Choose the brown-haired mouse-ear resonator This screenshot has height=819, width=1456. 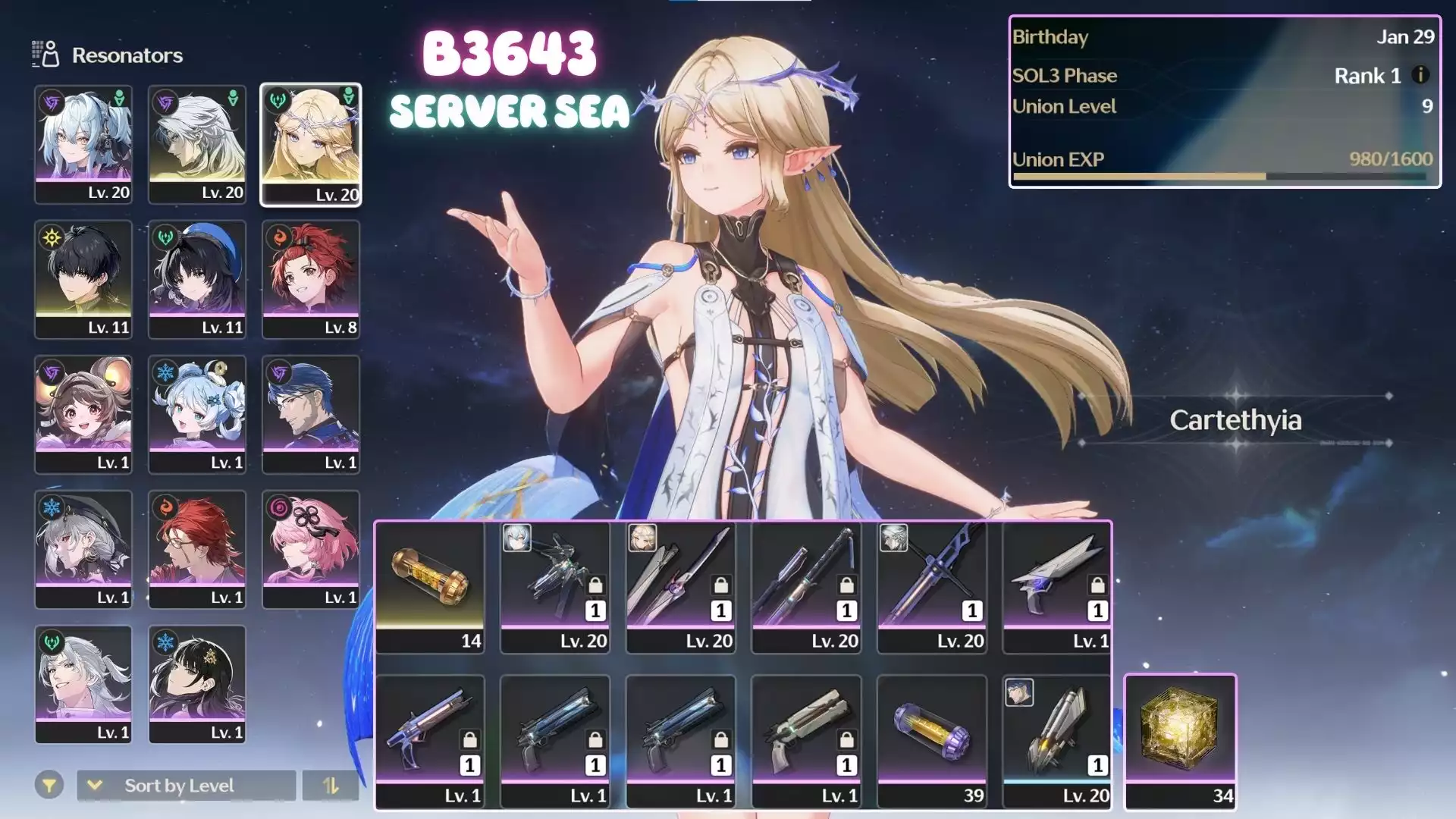pyautogui.click(x=83, y=413)
